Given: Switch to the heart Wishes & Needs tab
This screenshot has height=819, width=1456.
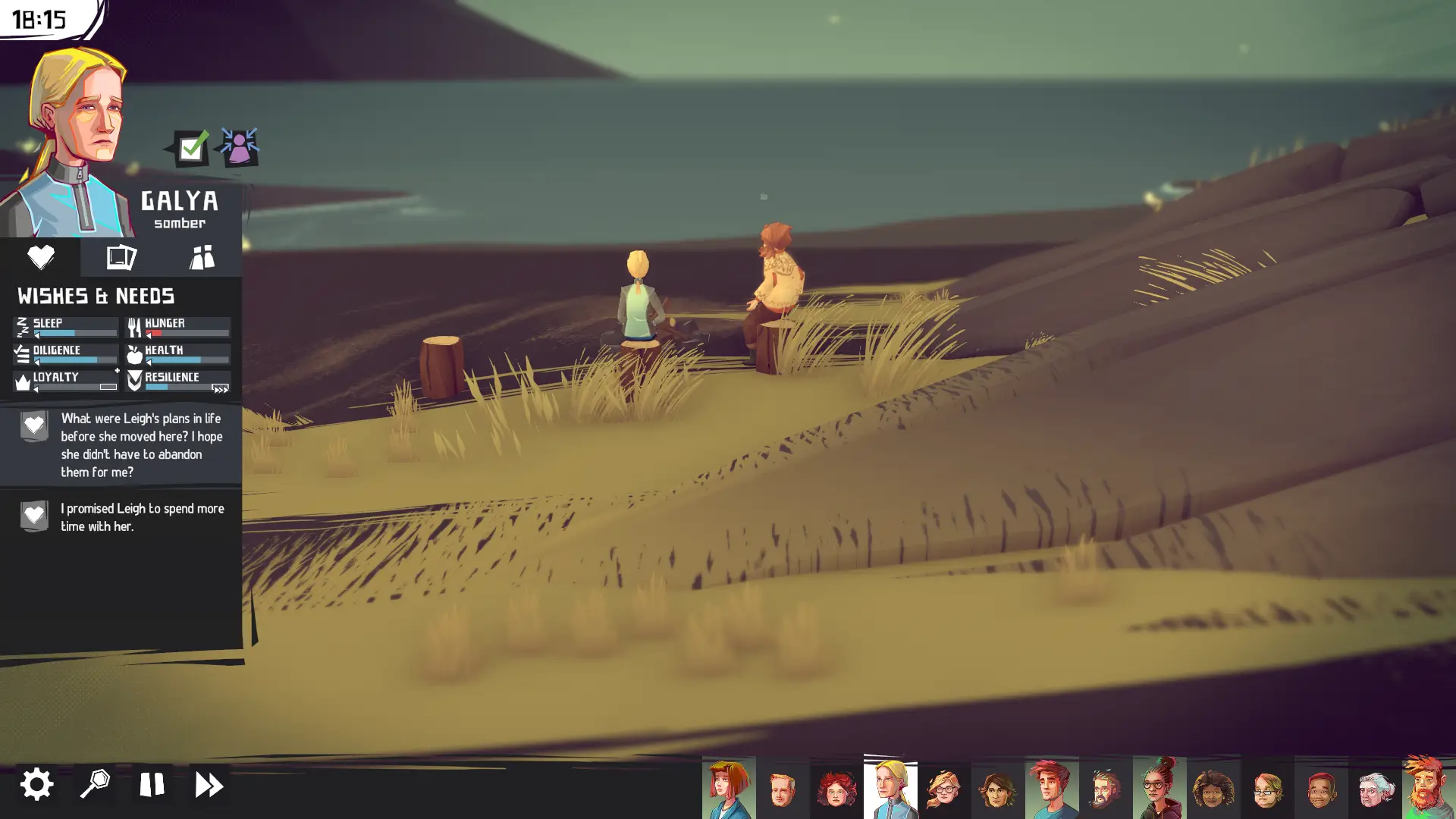Looking at the screenshot, I should pyautogui.click(x=40, y=257).
